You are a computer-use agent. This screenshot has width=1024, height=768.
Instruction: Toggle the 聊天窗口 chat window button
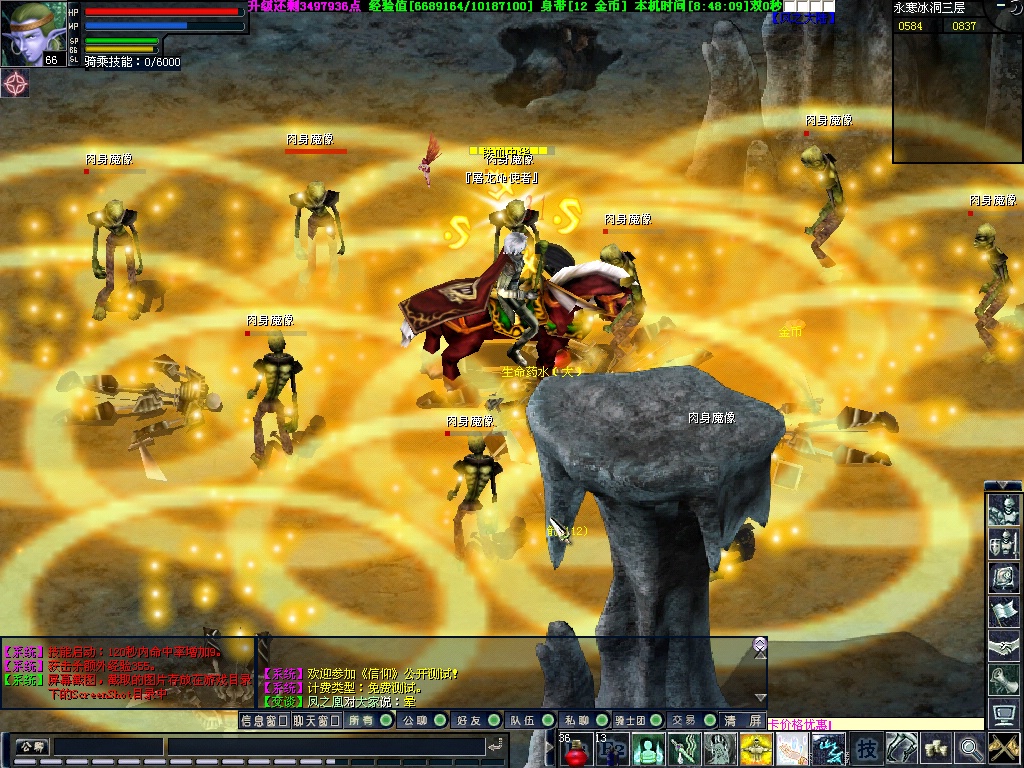[317, 720]
